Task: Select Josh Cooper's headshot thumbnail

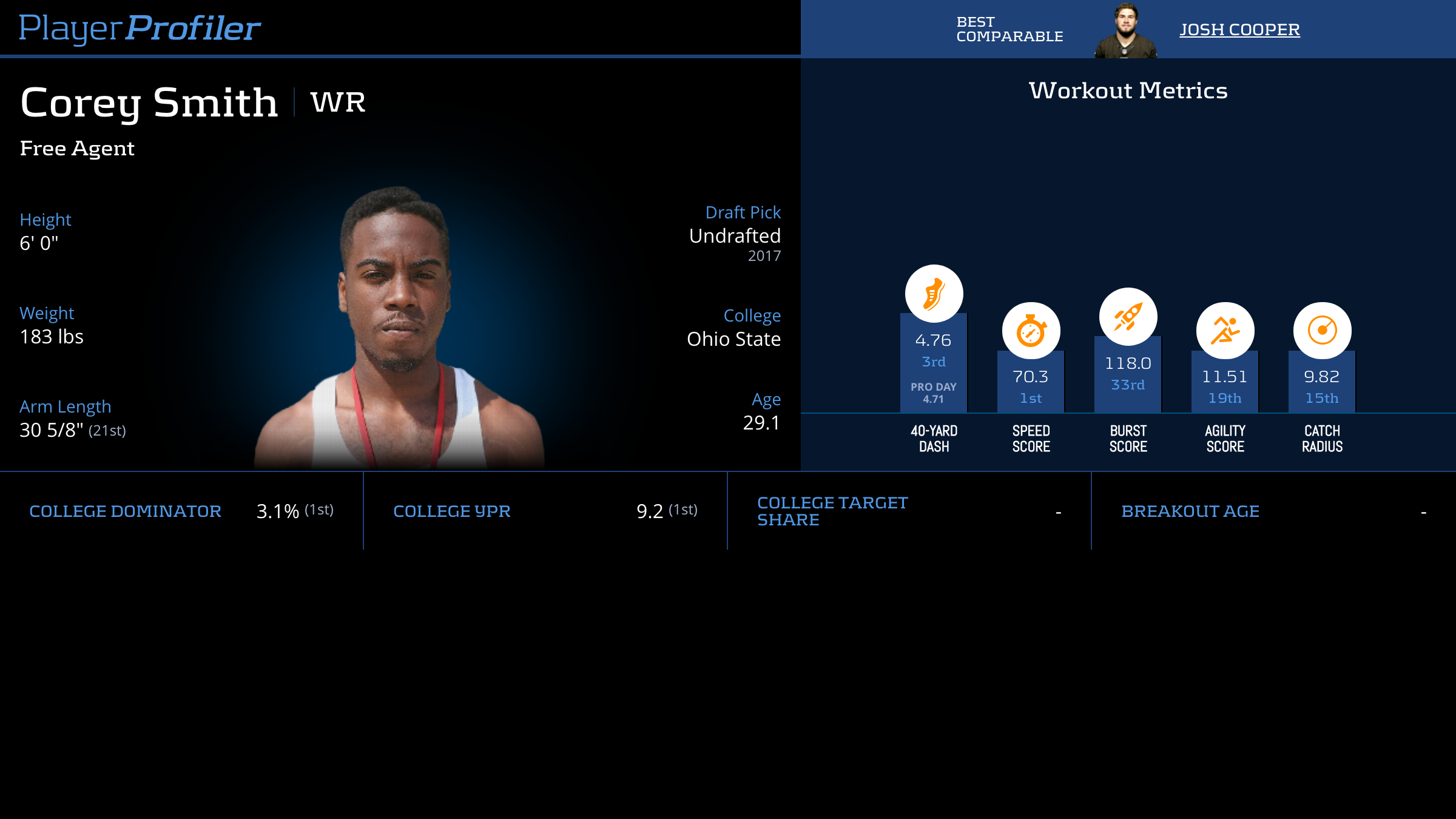Action: click(1125, 32)
